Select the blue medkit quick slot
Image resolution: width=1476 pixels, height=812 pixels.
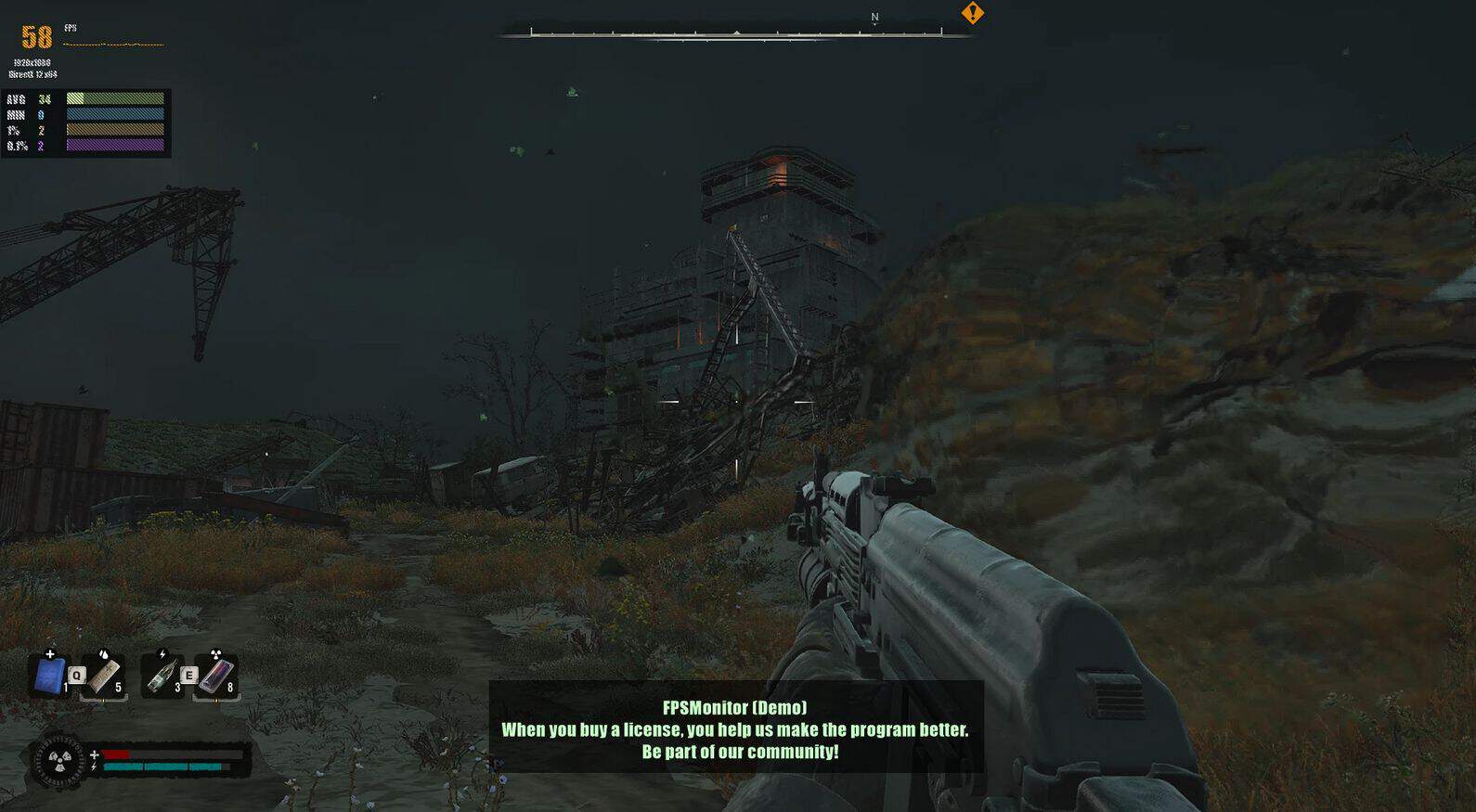click(x=49, y=675)
